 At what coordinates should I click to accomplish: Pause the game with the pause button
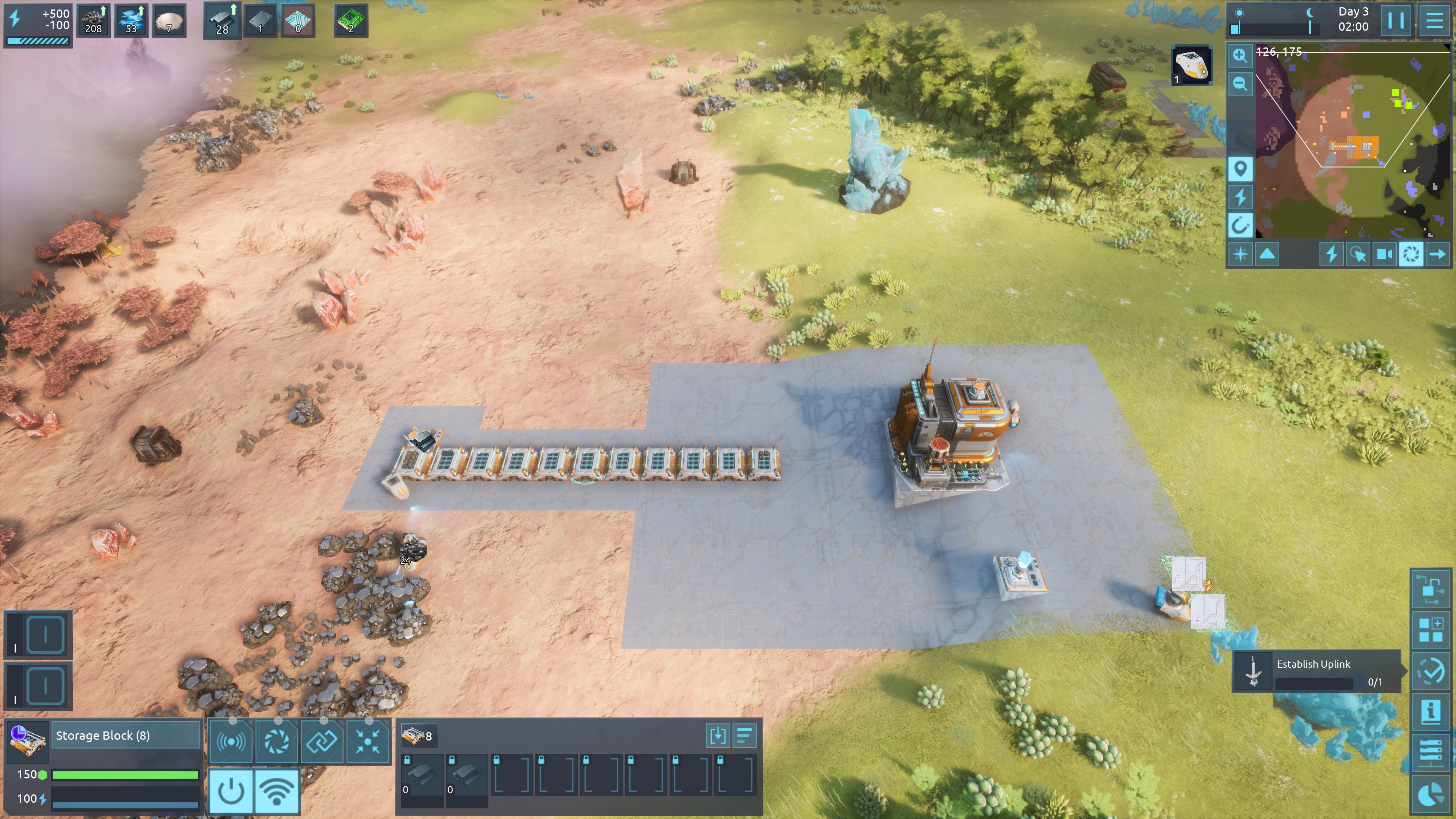pos(1395,21)
